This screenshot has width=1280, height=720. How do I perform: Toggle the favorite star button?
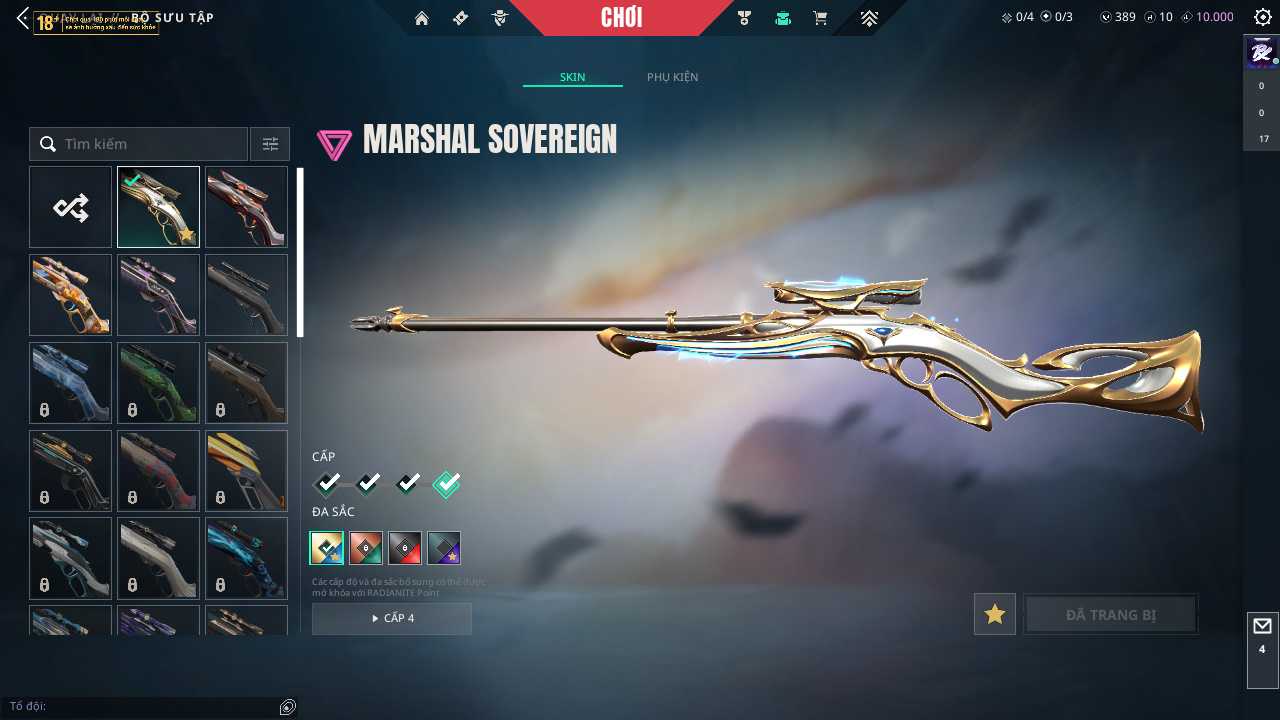click(x=995, y=614)
